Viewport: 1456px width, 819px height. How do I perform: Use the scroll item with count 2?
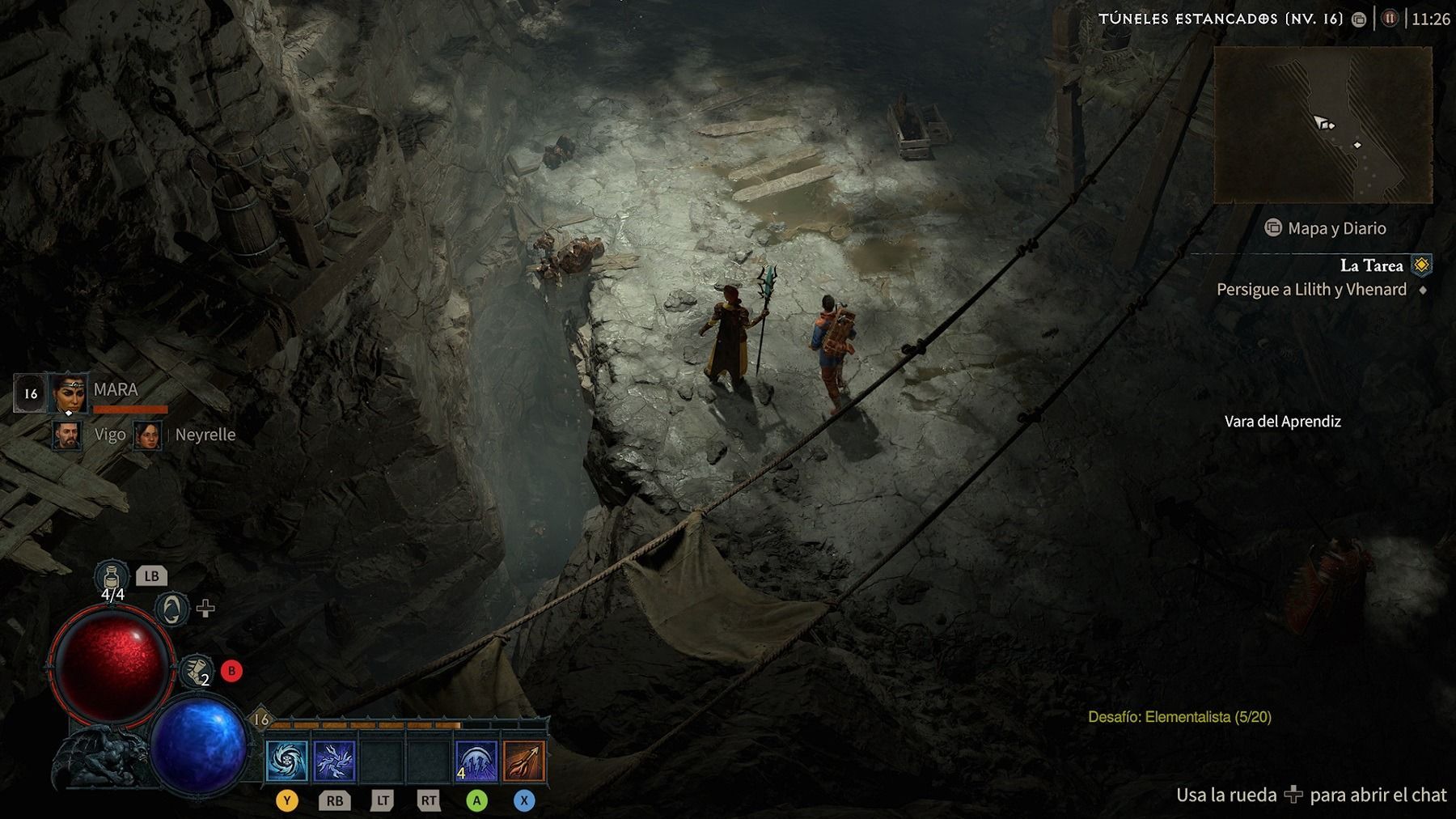(195, 670)
